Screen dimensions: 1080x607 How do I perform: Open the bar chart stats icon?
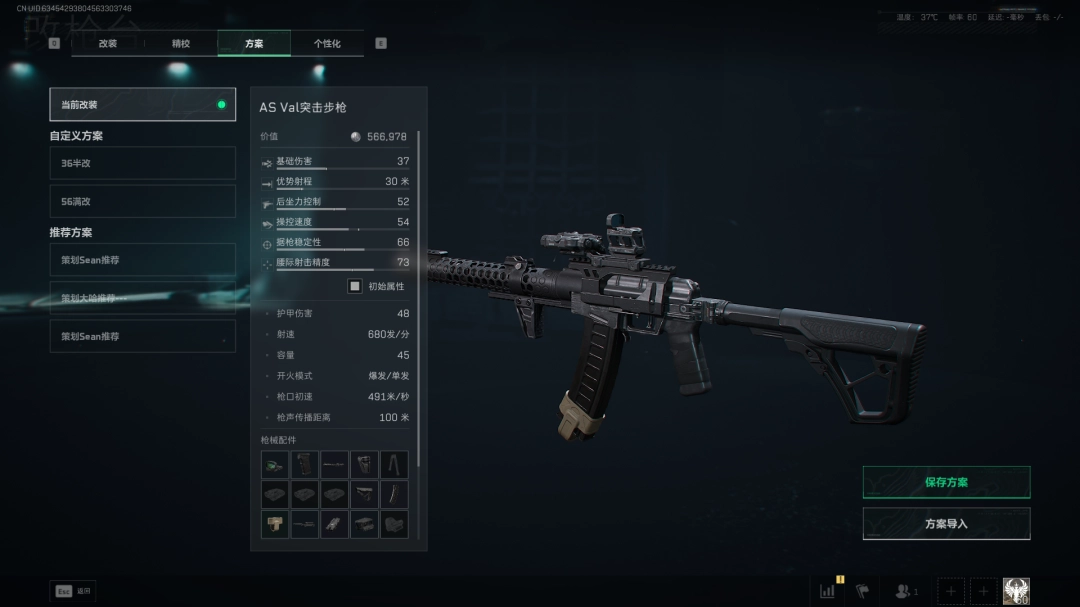pos(828,591)
